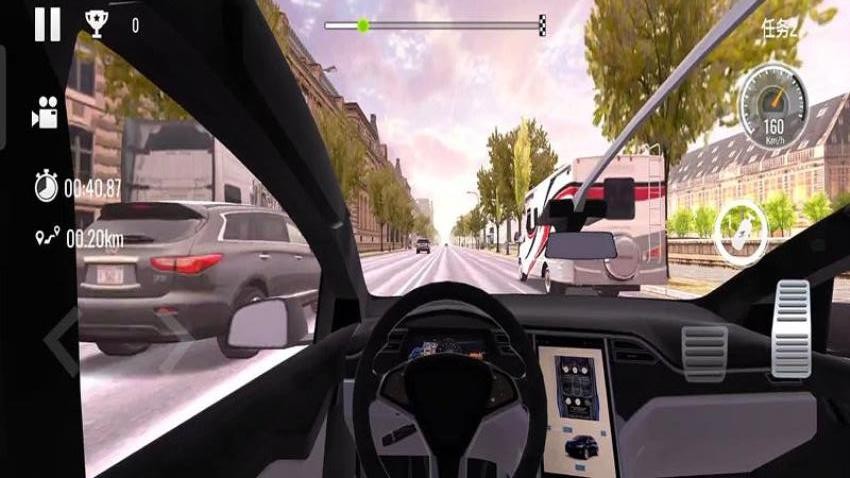Tap the left steering arrow

pyautogui.click(x=59, y=341)
